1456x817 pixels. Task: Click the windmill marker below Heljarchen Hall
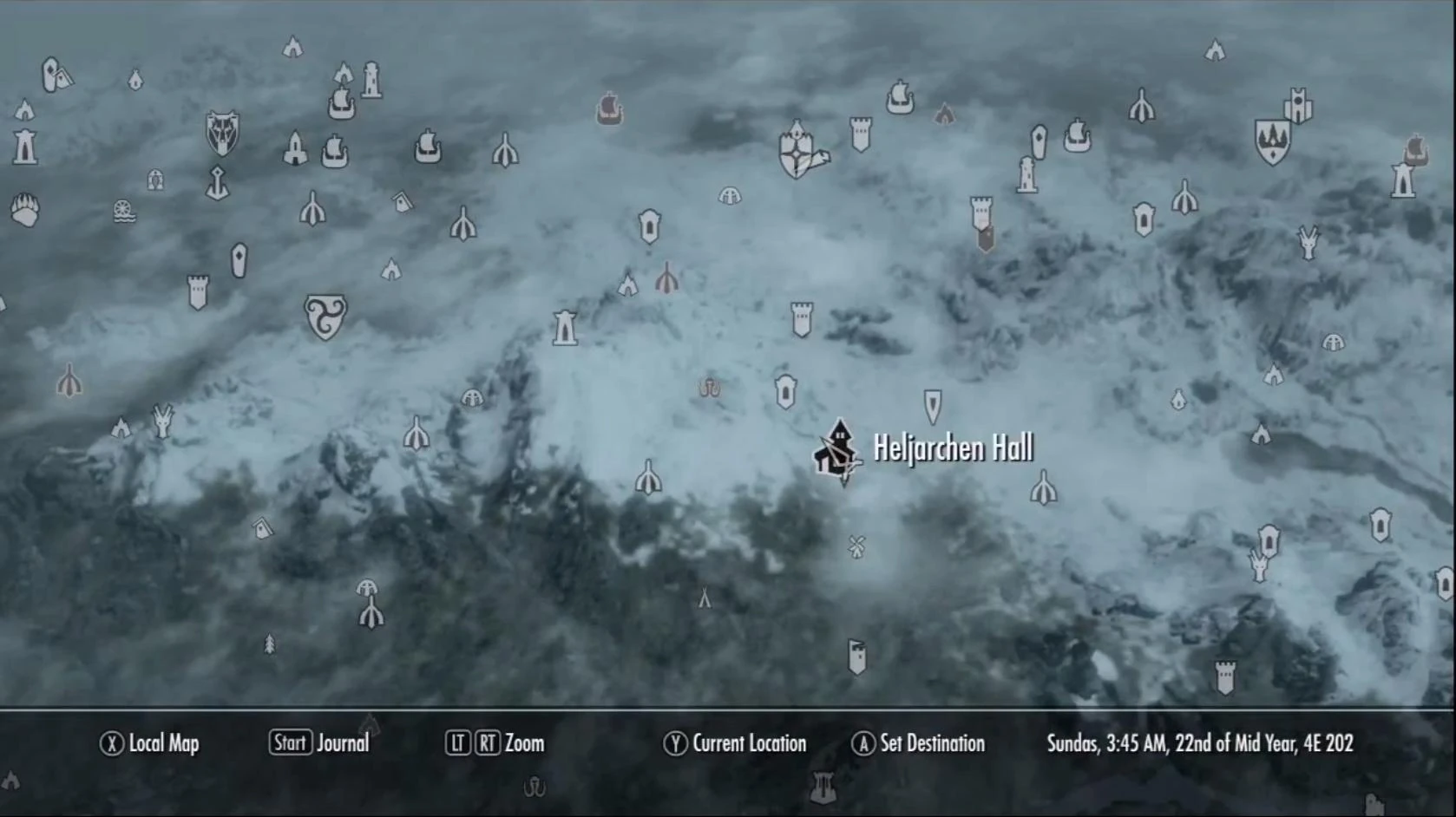tap(855, 548)
